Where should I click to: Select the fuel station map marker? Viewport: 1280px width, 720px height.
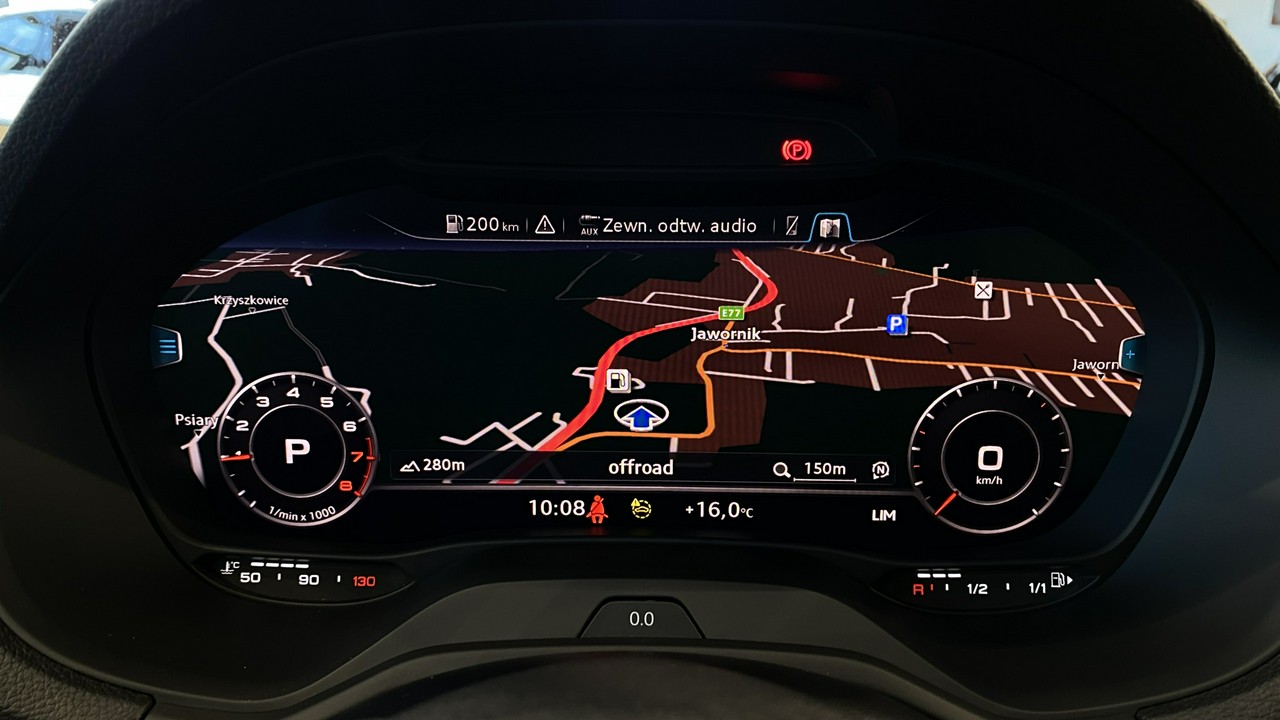[x=618, y=380]
